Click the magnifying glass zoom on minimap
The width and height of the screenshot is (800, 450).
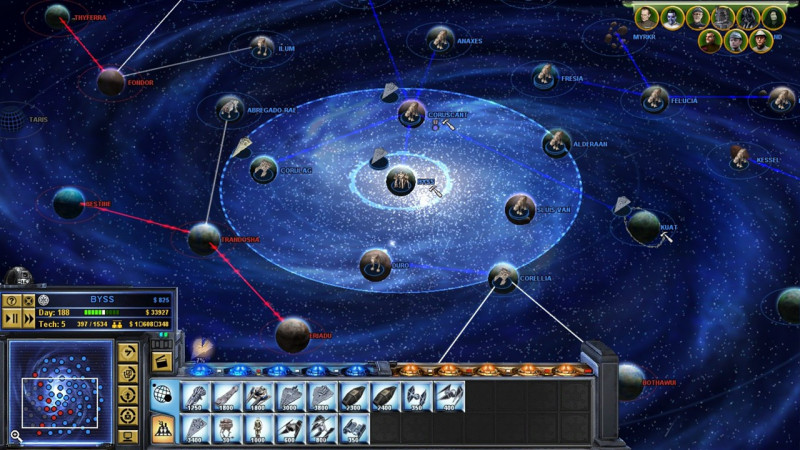[x=16, y=435]
